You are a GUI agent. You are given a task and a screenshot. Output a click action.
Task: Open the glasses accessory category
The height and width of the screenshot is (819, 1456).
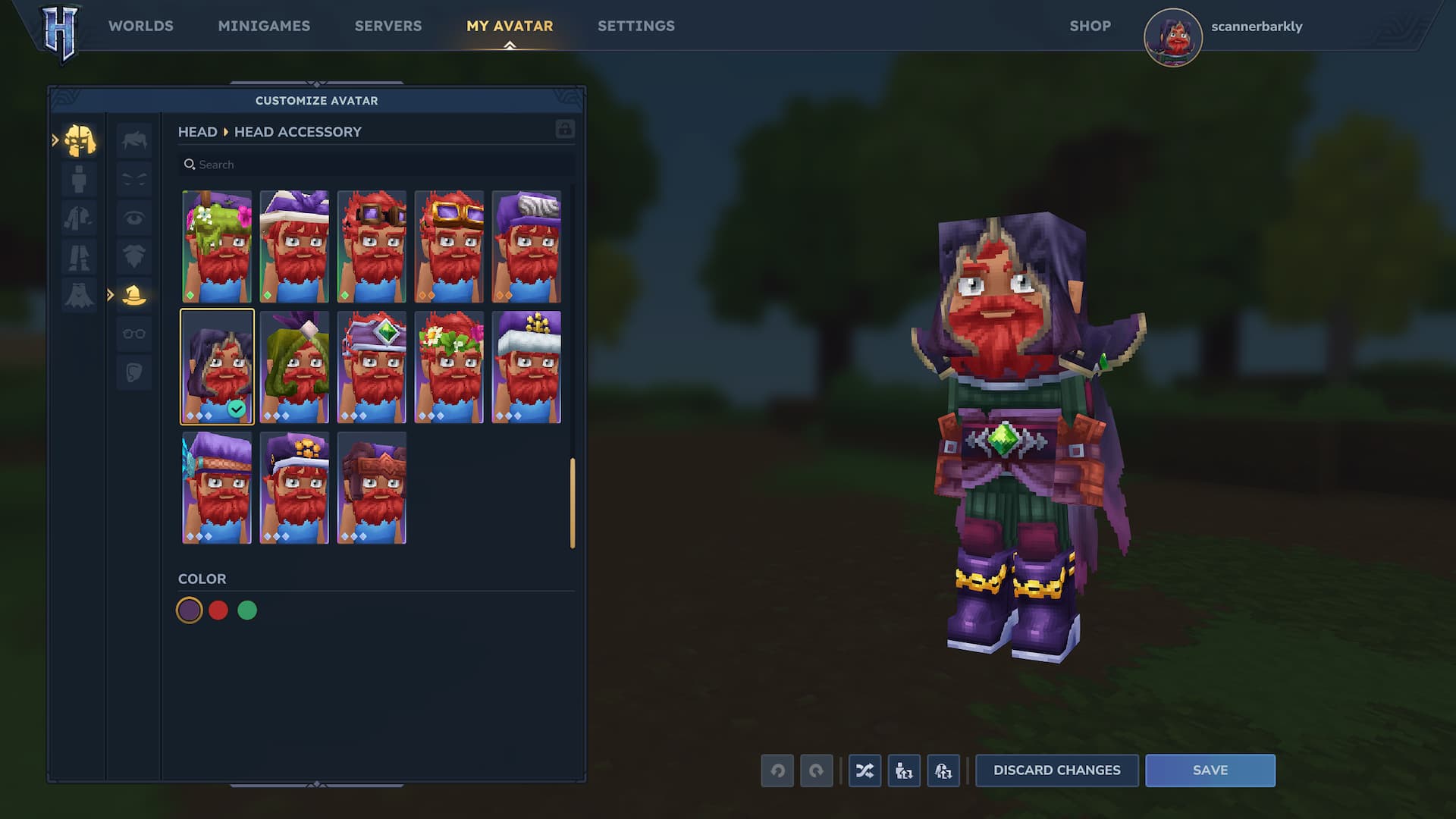[134, 334]
